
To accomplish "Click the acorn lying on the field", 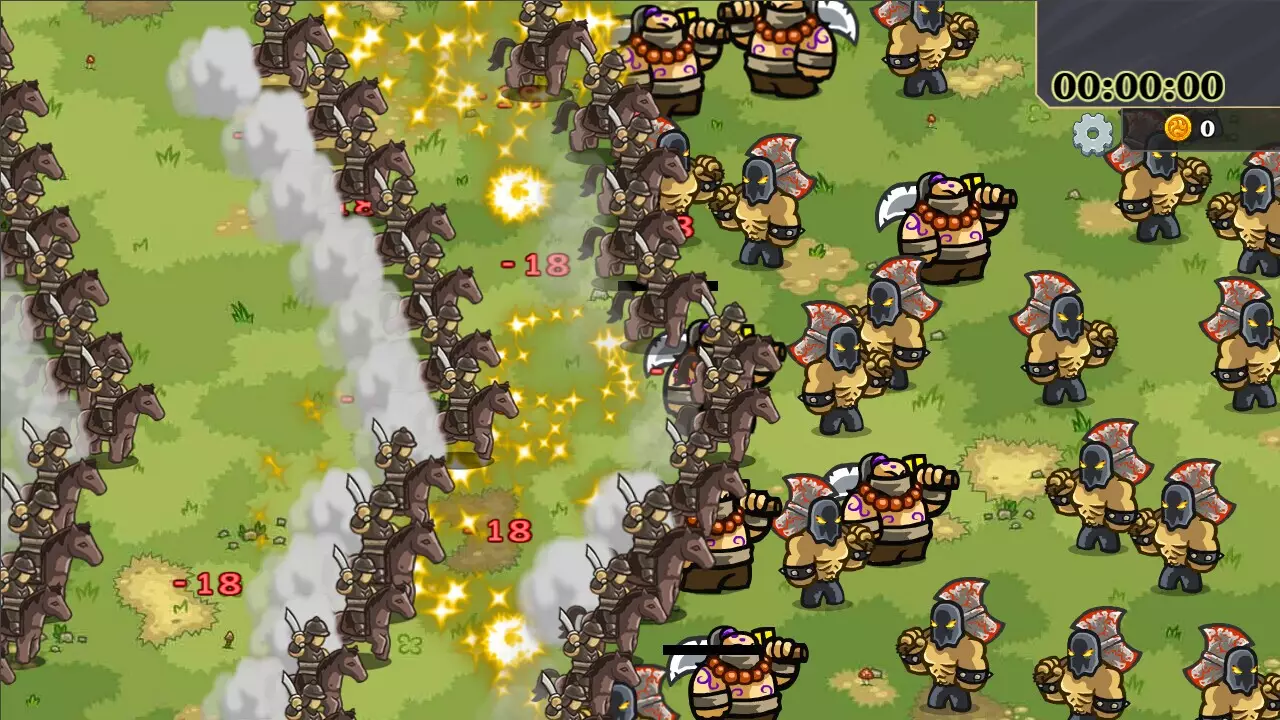I will (x=228, y=637).
